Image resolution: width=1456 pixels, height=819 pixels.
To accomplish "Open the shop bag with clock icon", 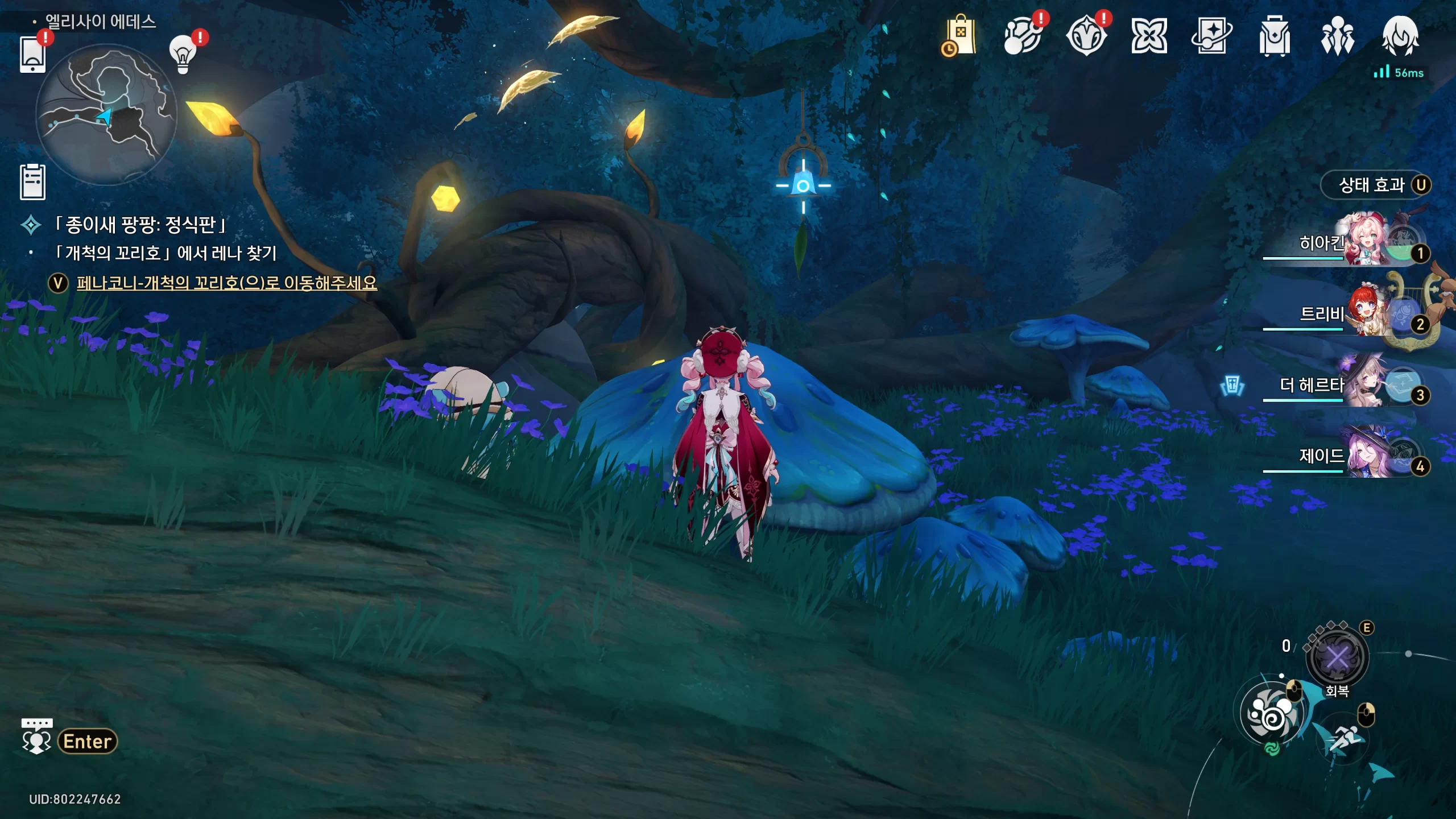I will [960, 36].
